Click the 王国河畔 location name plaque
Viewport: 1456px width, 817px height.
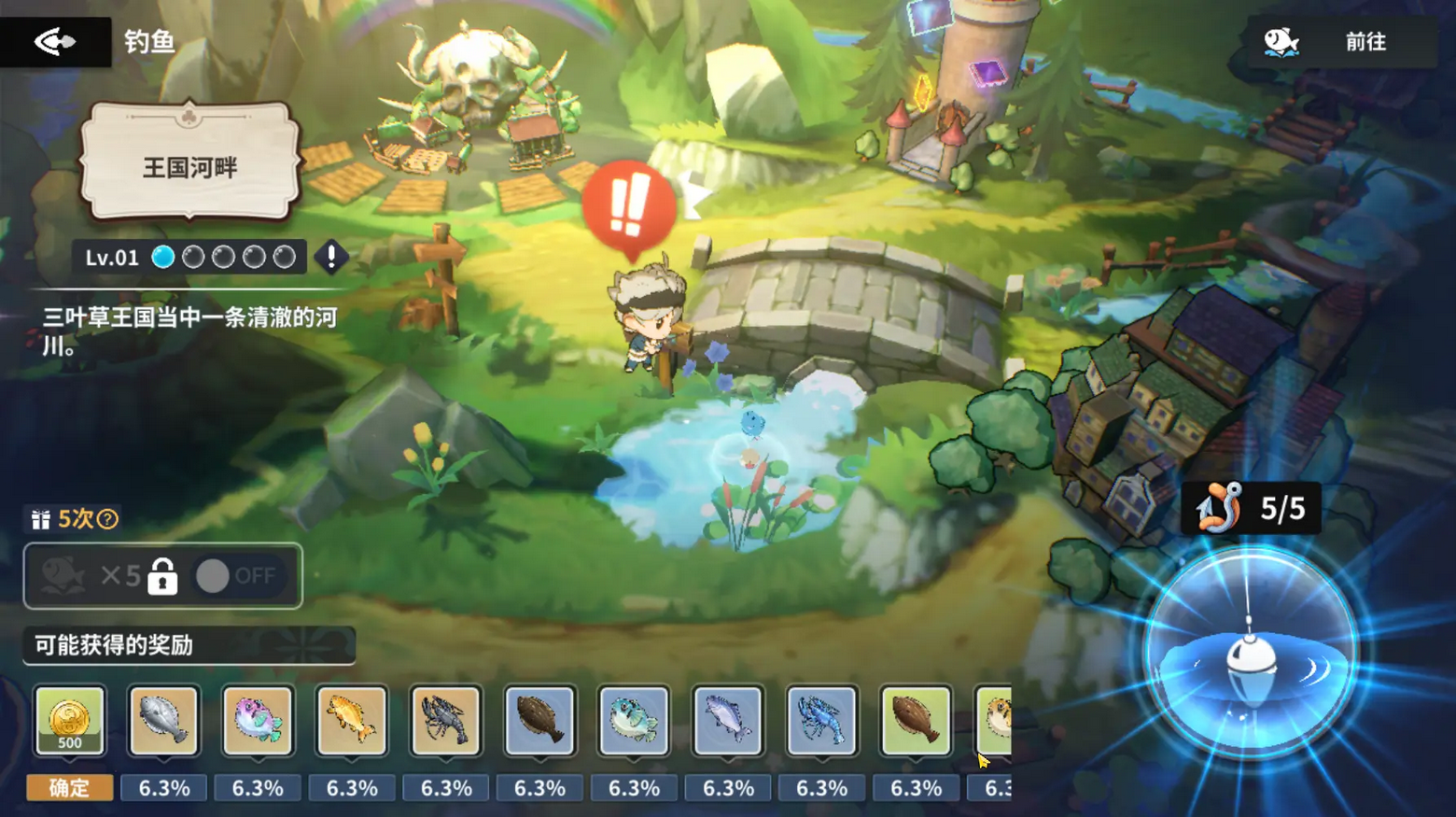pyautogui.click(x=190, y=166)
